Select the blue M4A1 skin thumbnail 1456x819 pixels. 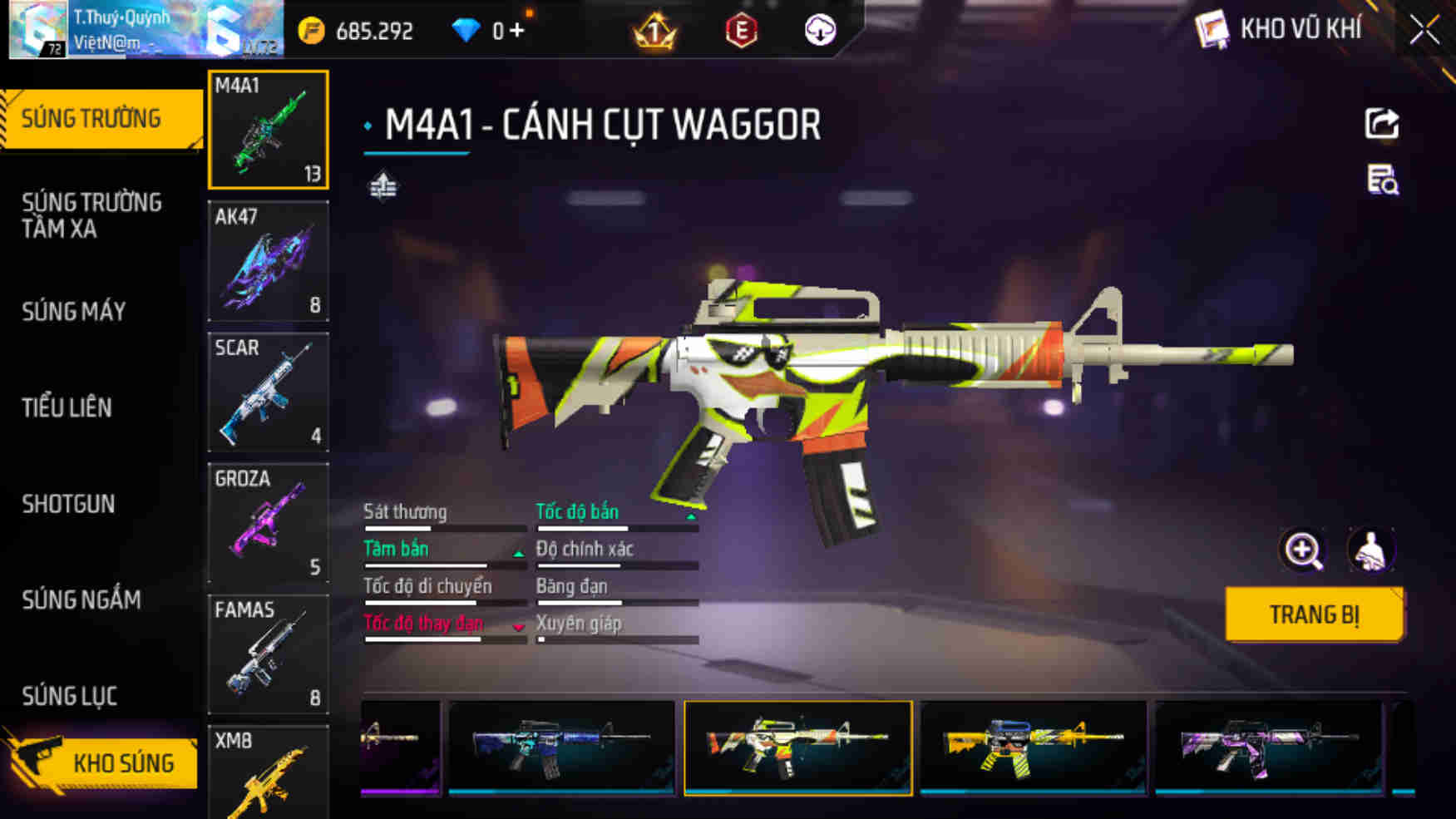pos(561,747)
